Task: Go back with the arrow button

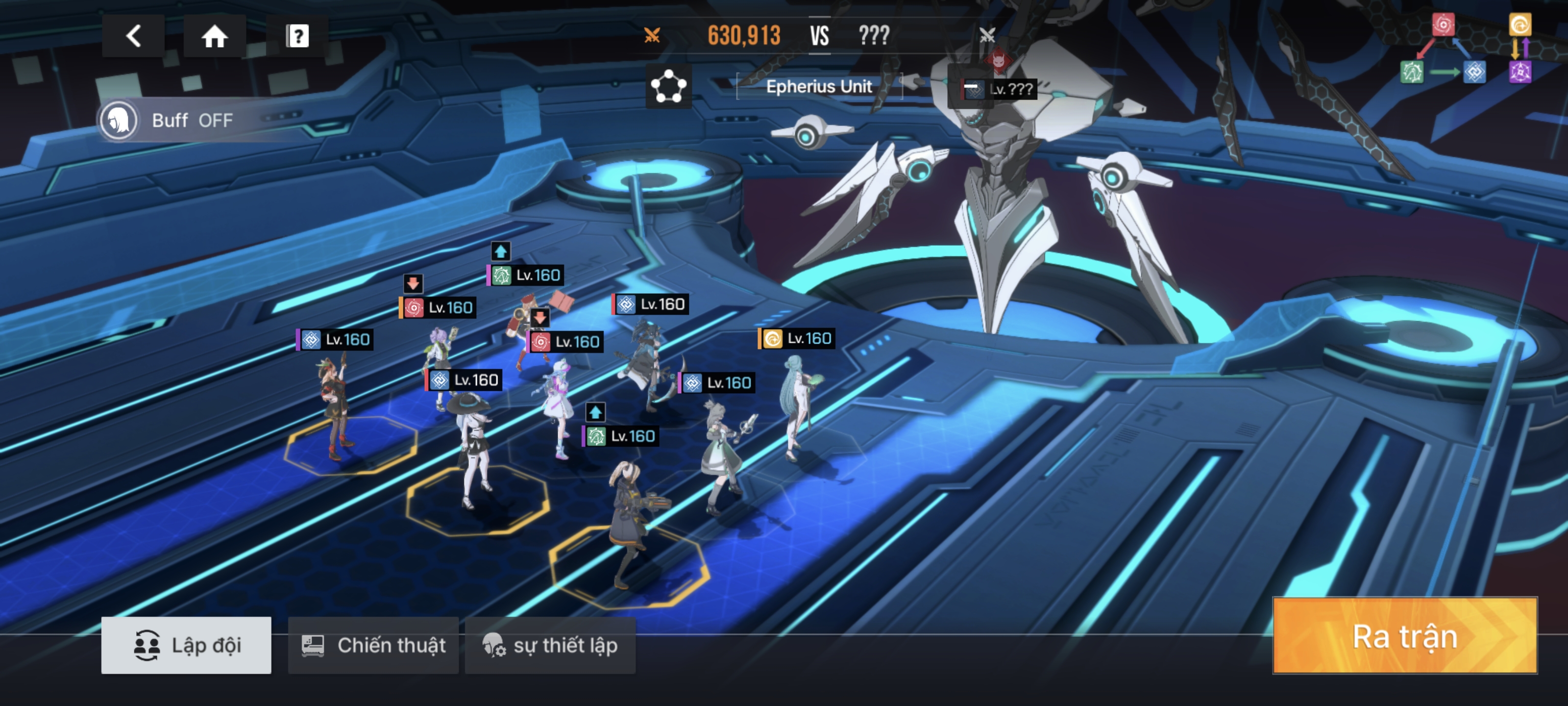Action: pyautogui.click(x=133, y=36)
